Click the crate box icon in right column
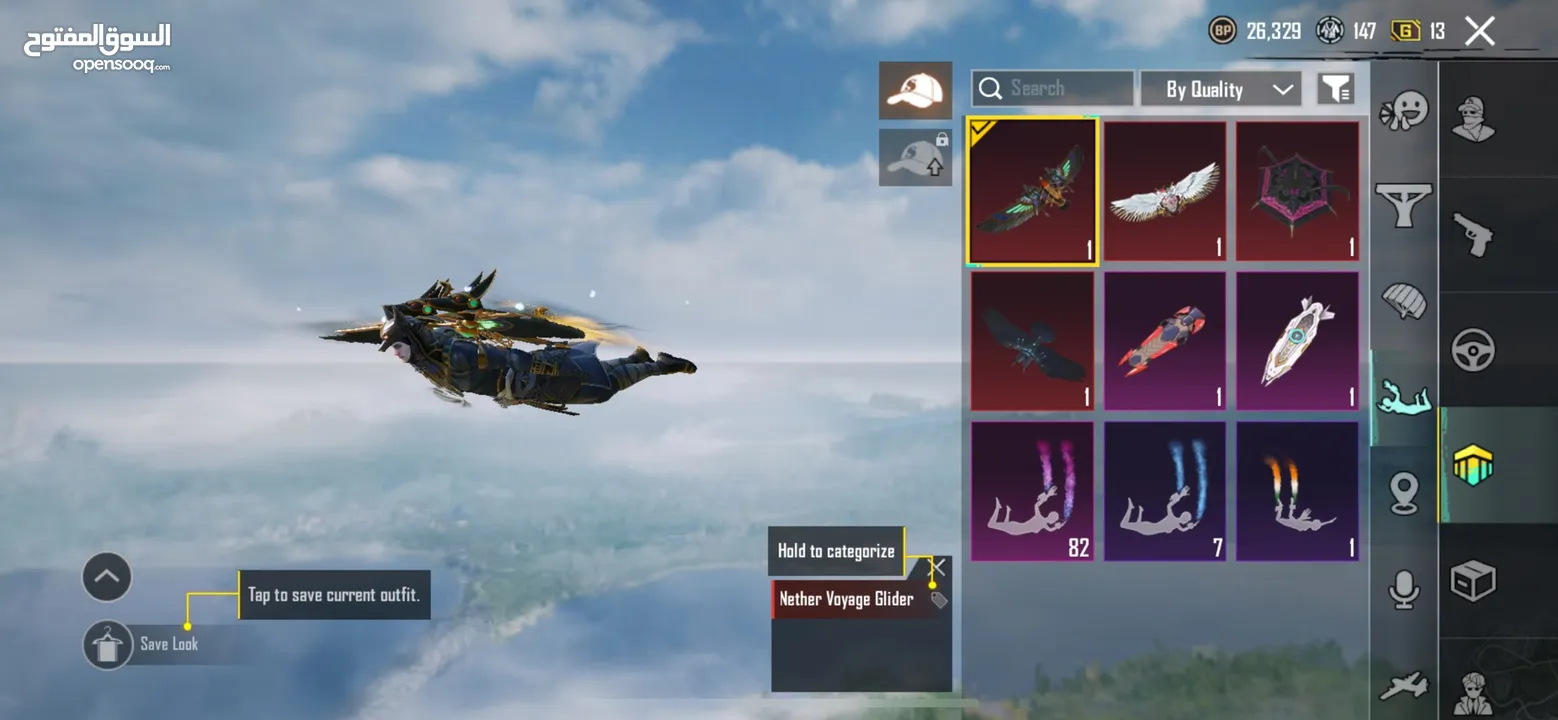Image resolution: width=1558 pixels, height=720 pixels. pyautogui.click(x=1472, y=577)
